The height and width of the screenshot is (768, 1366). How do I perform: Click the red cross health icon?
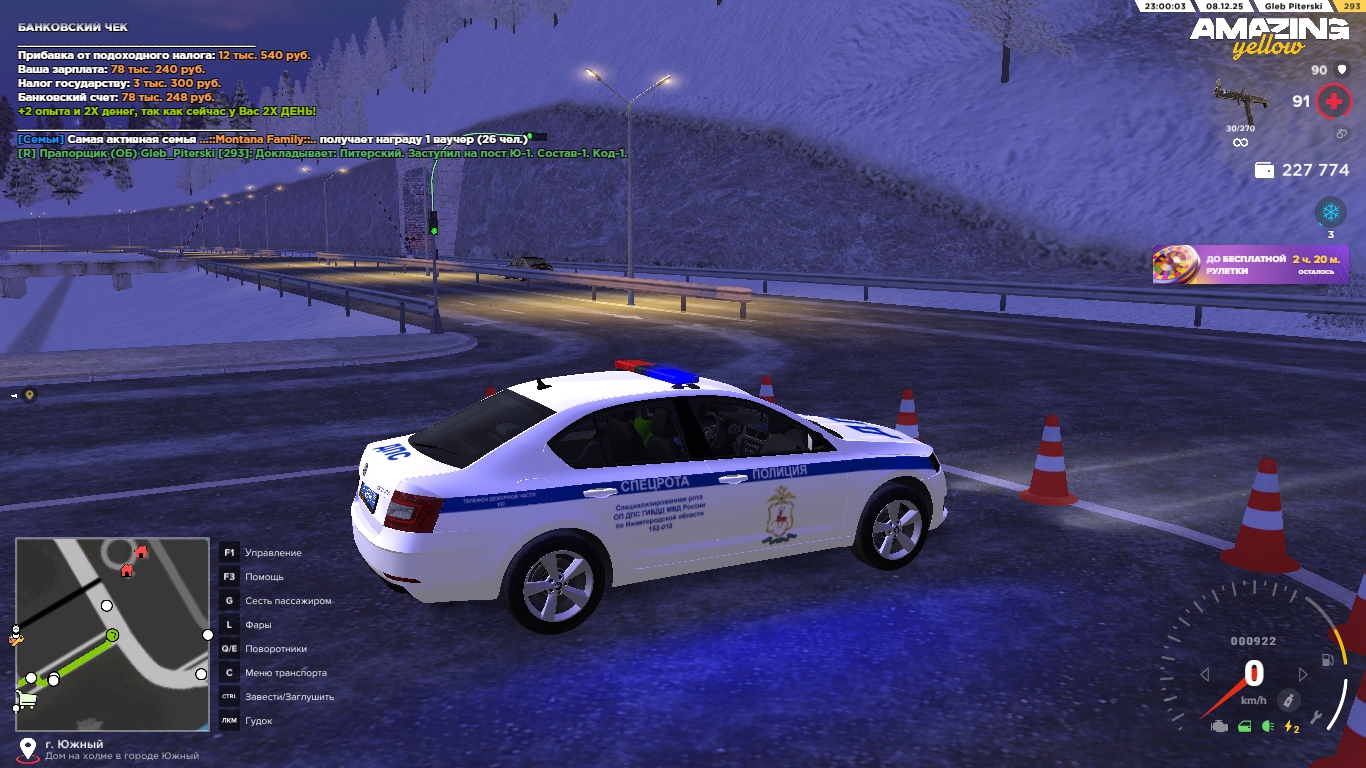(1332, 101)
